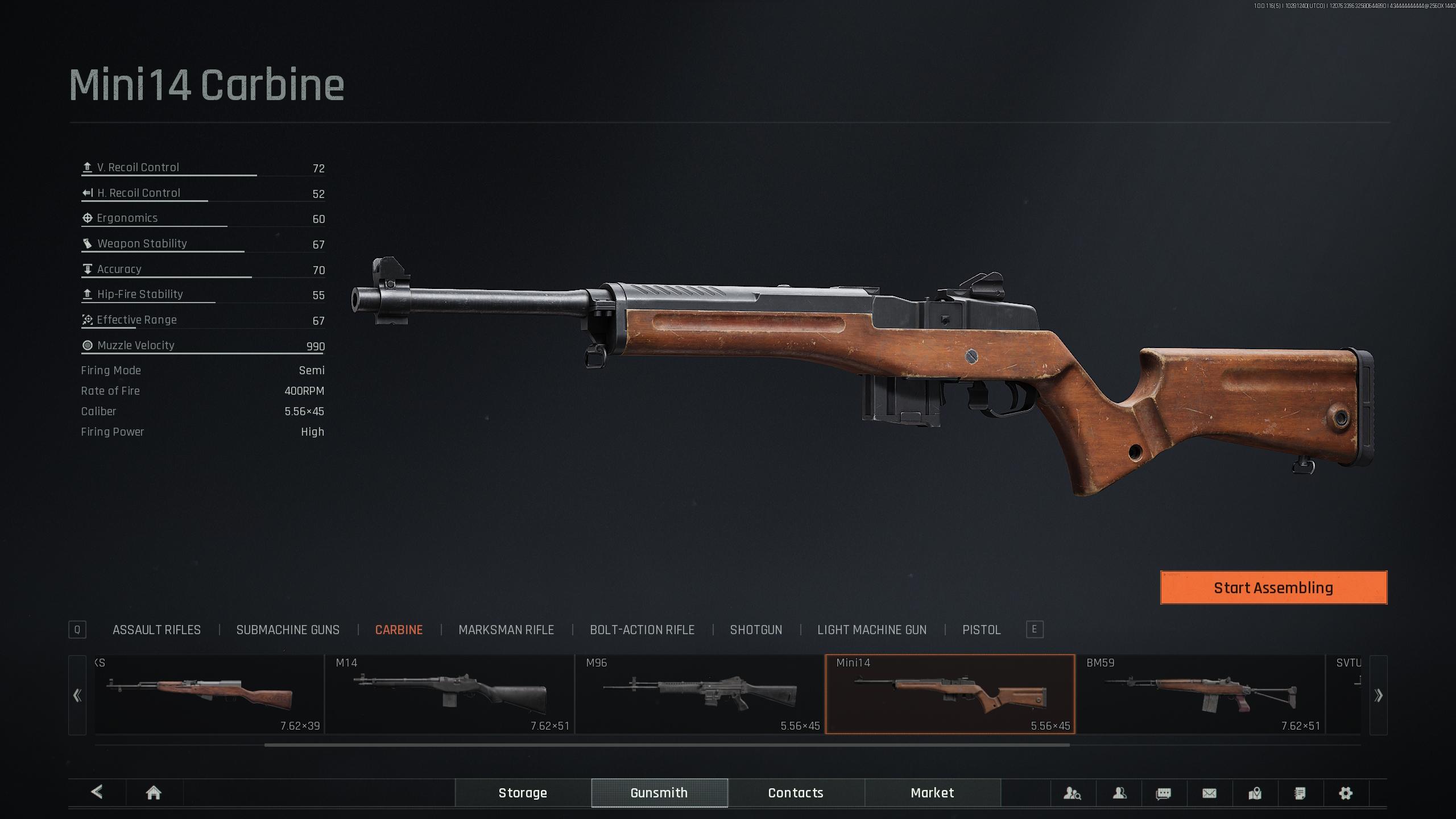Show next weapons with the right arrow
The width and height of the screenshot is (1456, 819).
coord(1378,695)
